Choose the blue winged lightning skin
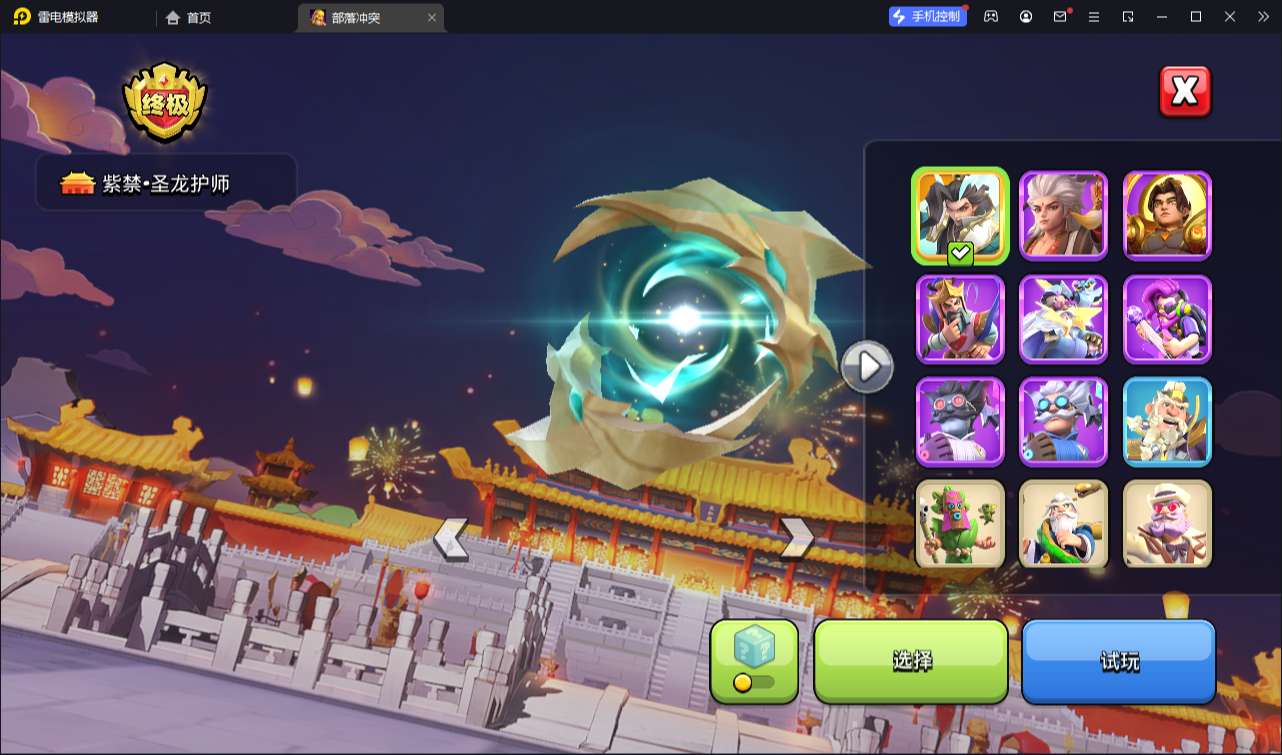Viewport: 1282px width, 755px height. 1064,318
